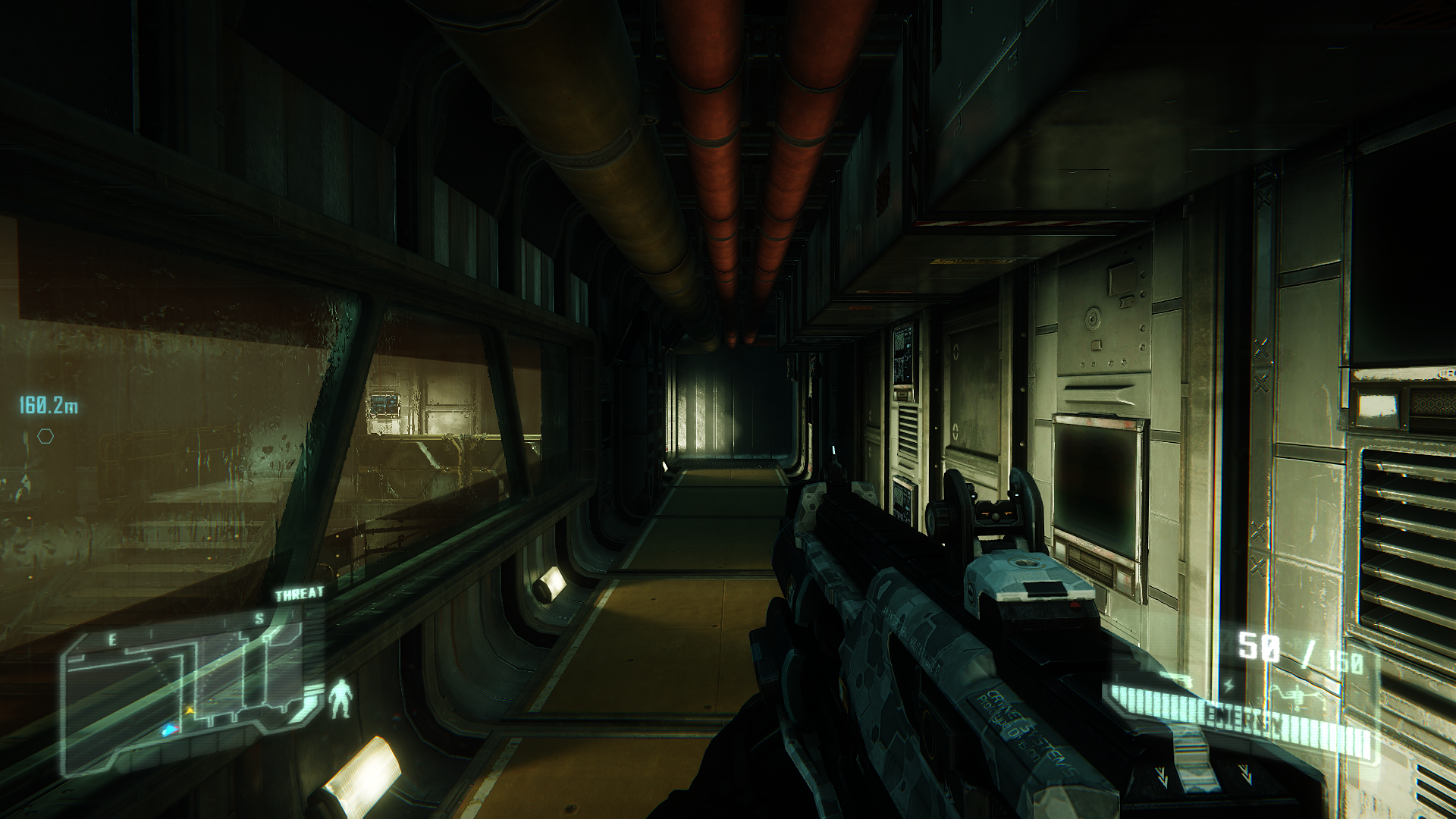This screenshot has height=819, width=1456.
Task: Click the yellow waypoint triangle on the minimap
Action: [x=190, y=709]
